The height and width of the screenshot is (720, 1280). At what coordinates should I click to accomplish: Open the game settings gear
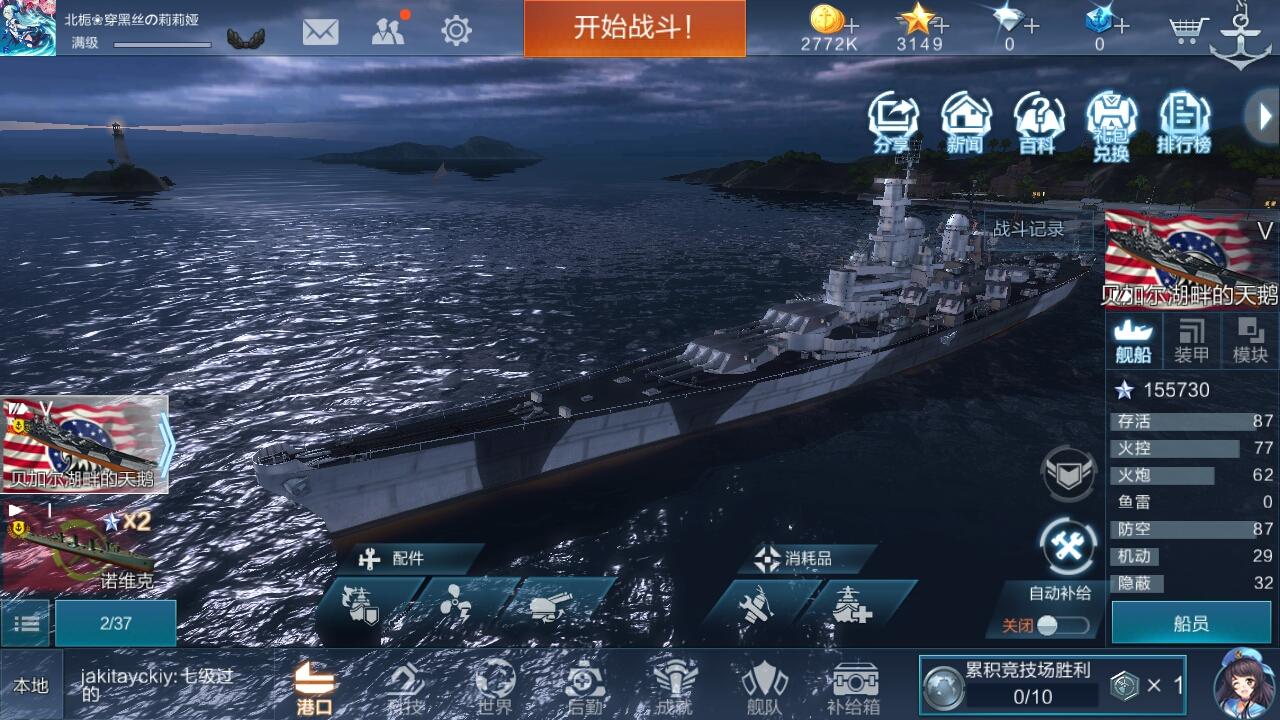point(458,31)
